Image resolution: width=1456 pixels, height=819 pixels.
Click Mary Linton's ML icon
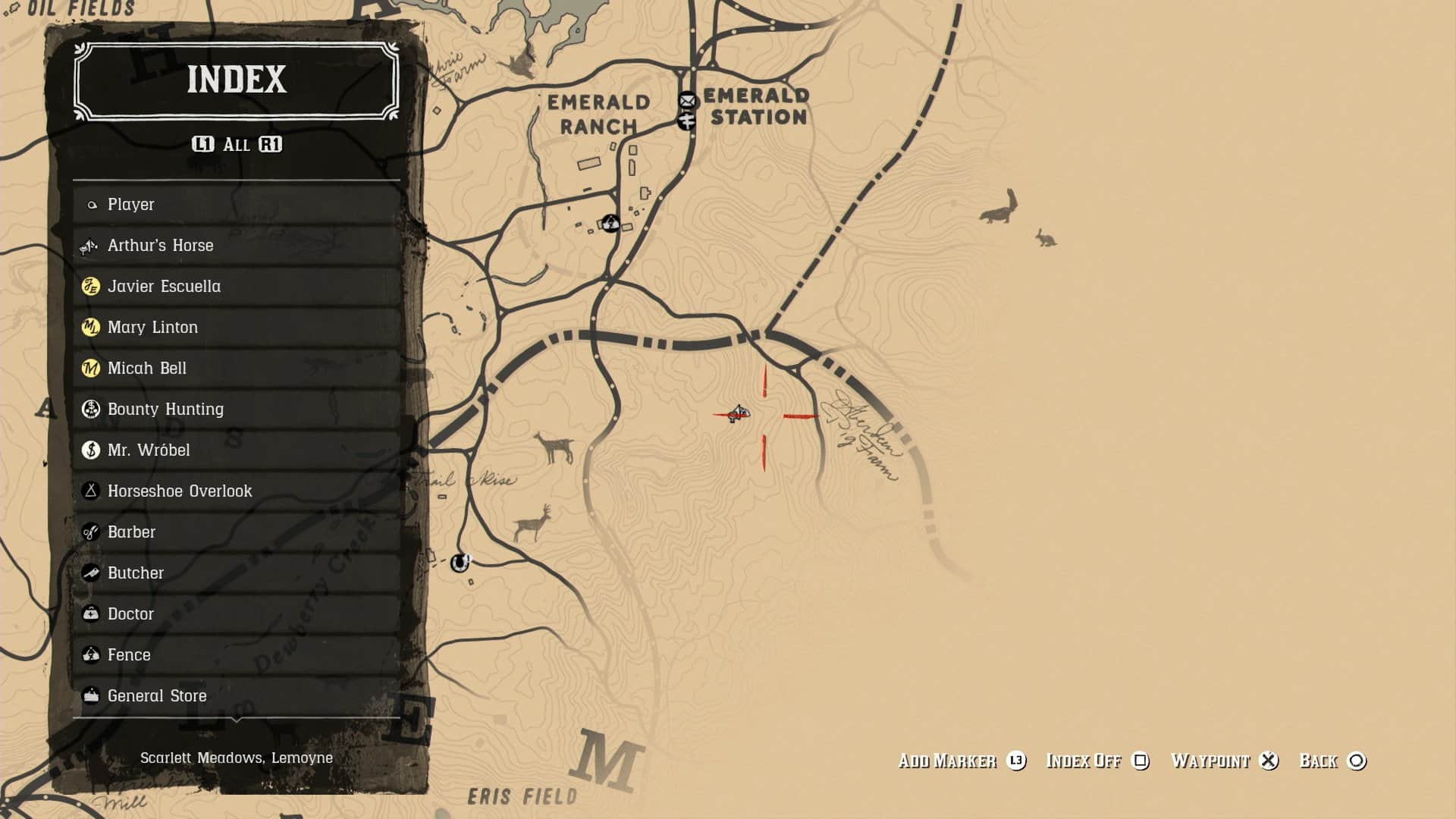tap(90, 327)
